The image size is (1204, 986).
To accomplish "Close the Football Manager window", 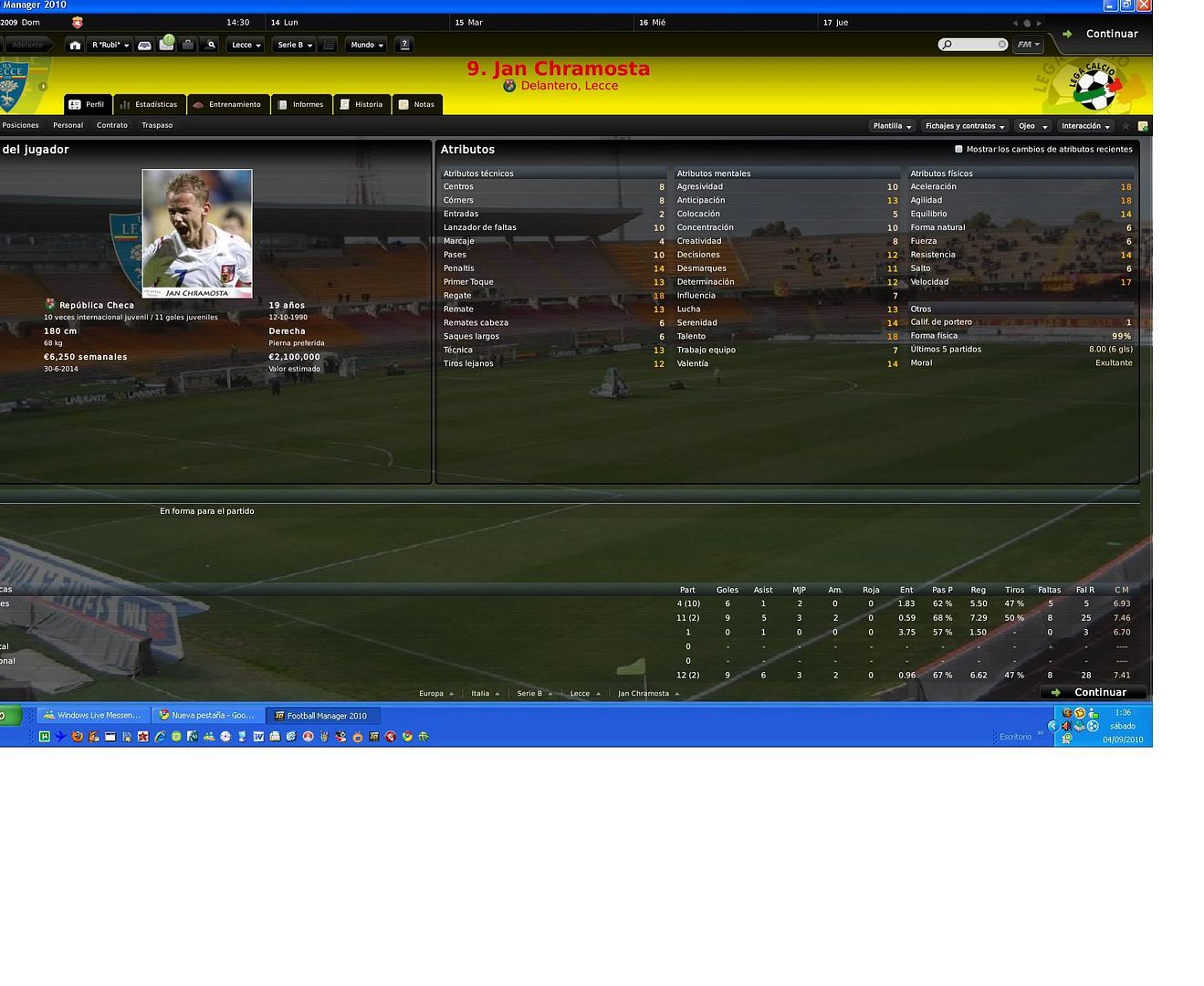I will pos(1143,5).
